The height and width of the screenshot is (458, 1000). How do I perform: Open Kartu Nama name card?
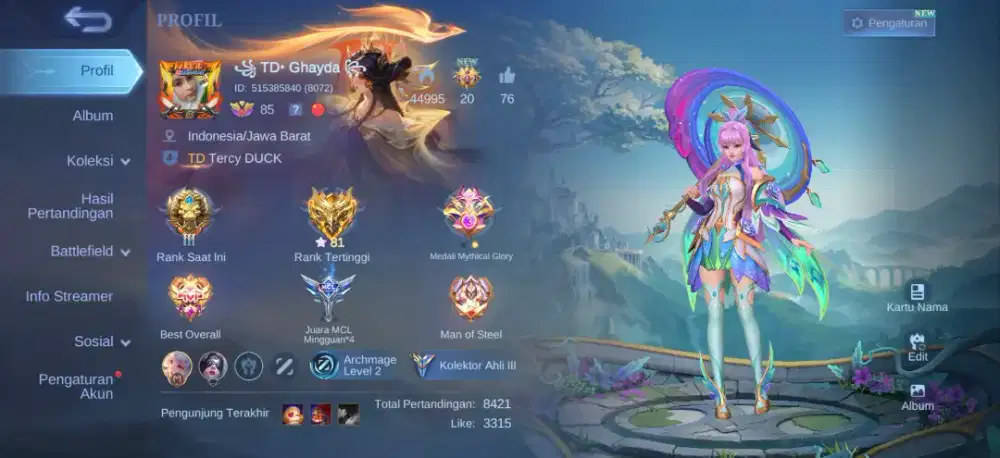[917, 296]
